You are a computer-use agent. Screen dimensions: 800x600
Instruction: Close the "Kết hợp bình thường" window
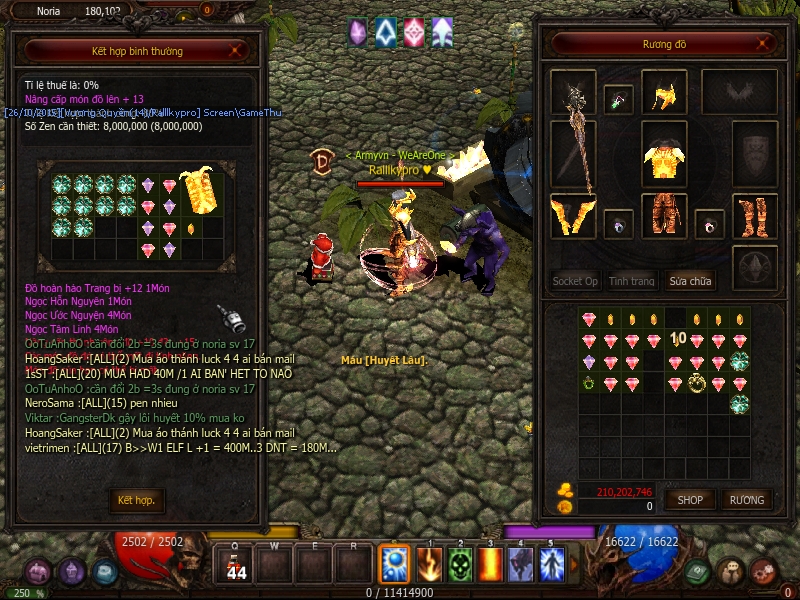point(235,49)
